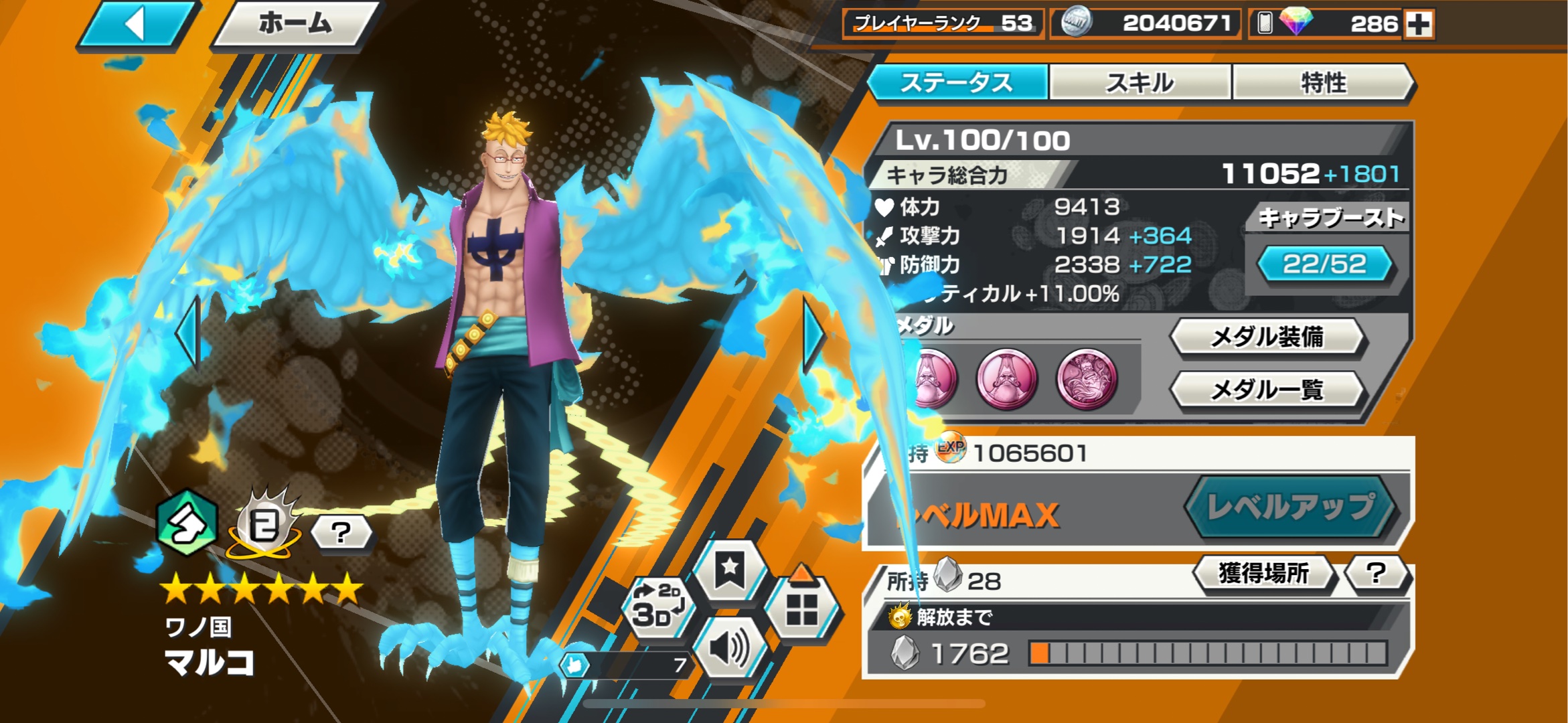Add rainbow diamonds with the plus button
The width and height of the screenshot is (1568, 723).
[1419, 25]
